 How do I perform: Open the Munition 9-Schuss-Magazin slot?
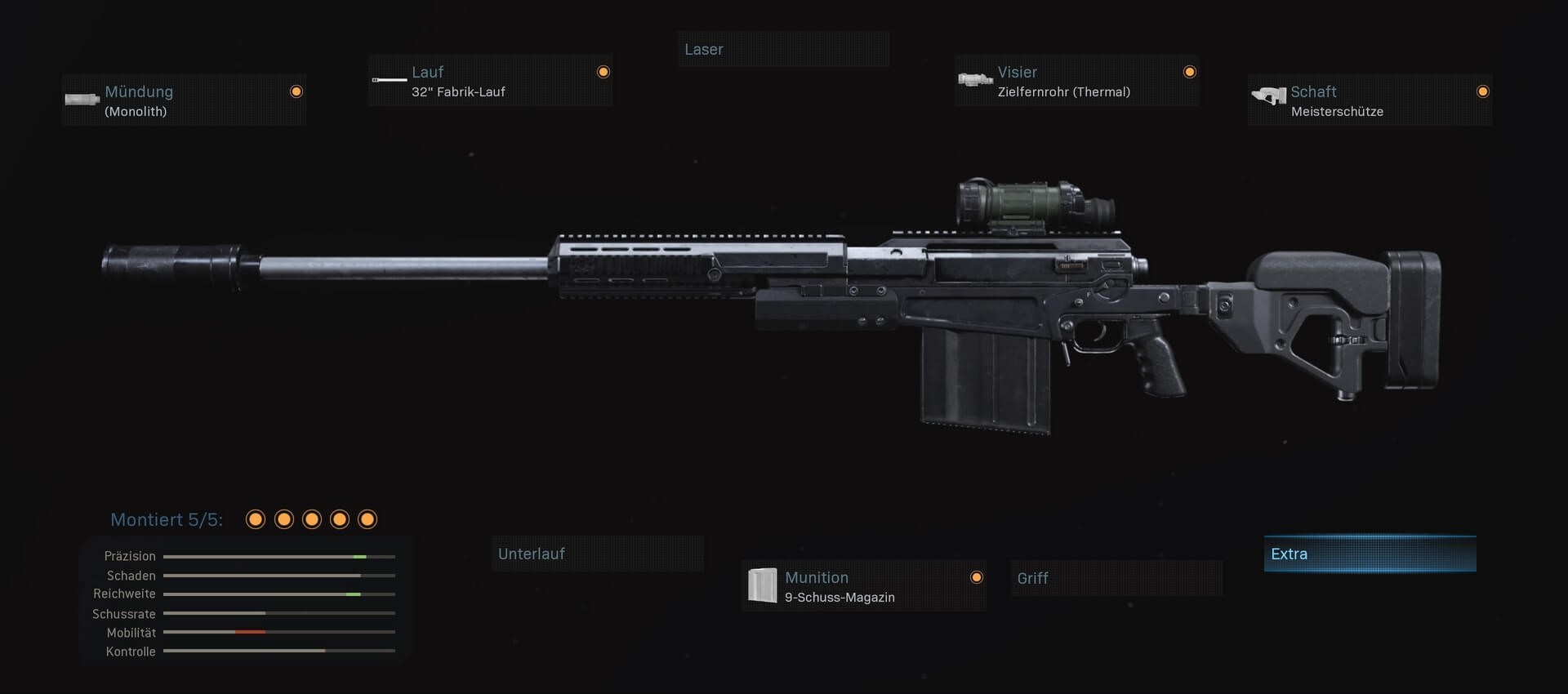click(x=863, y=586)
